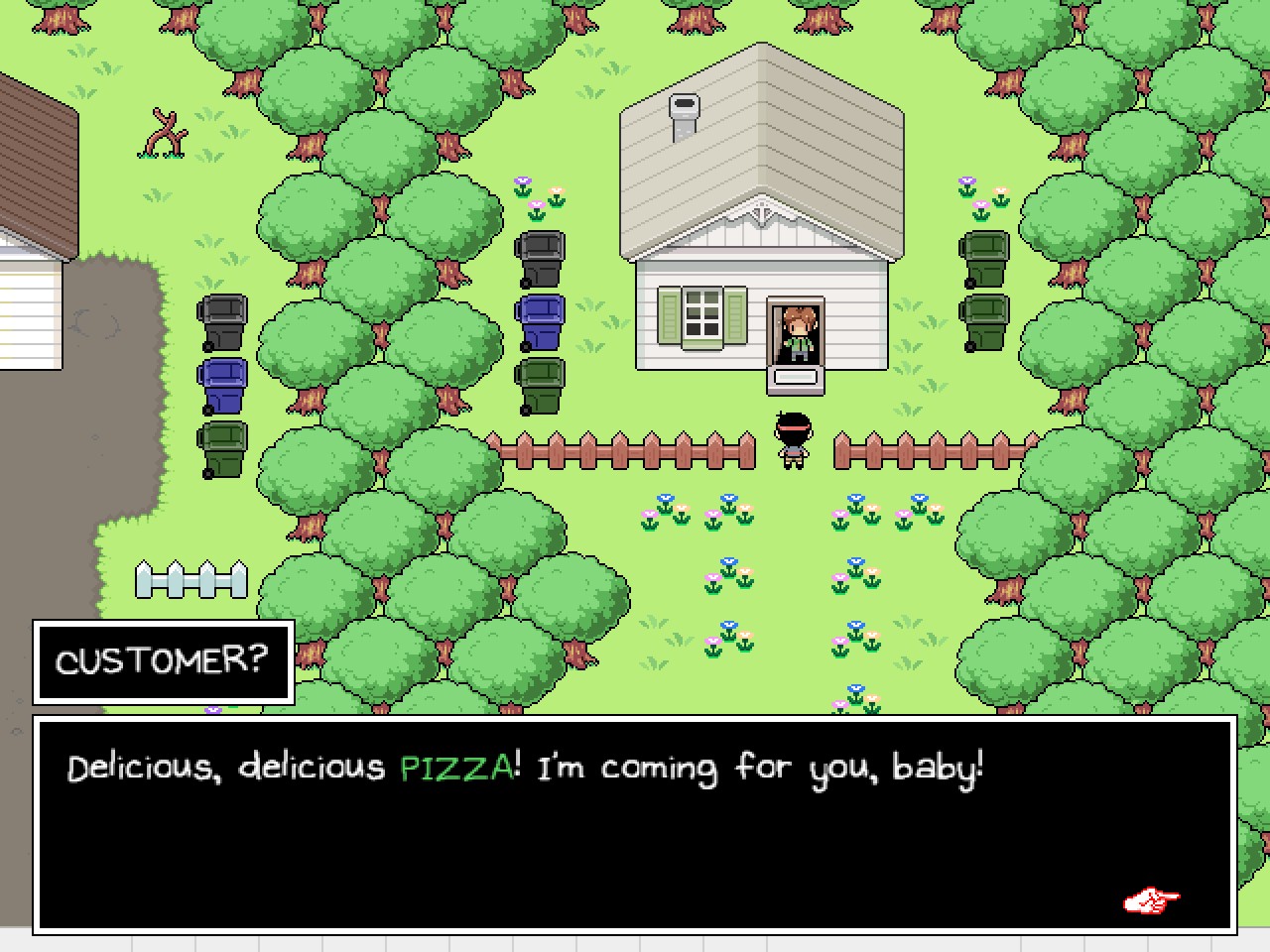This screenshot has height=952, width=1270.
Task: Click the red pointing hand advance indicator
Action: point(1149,900)
